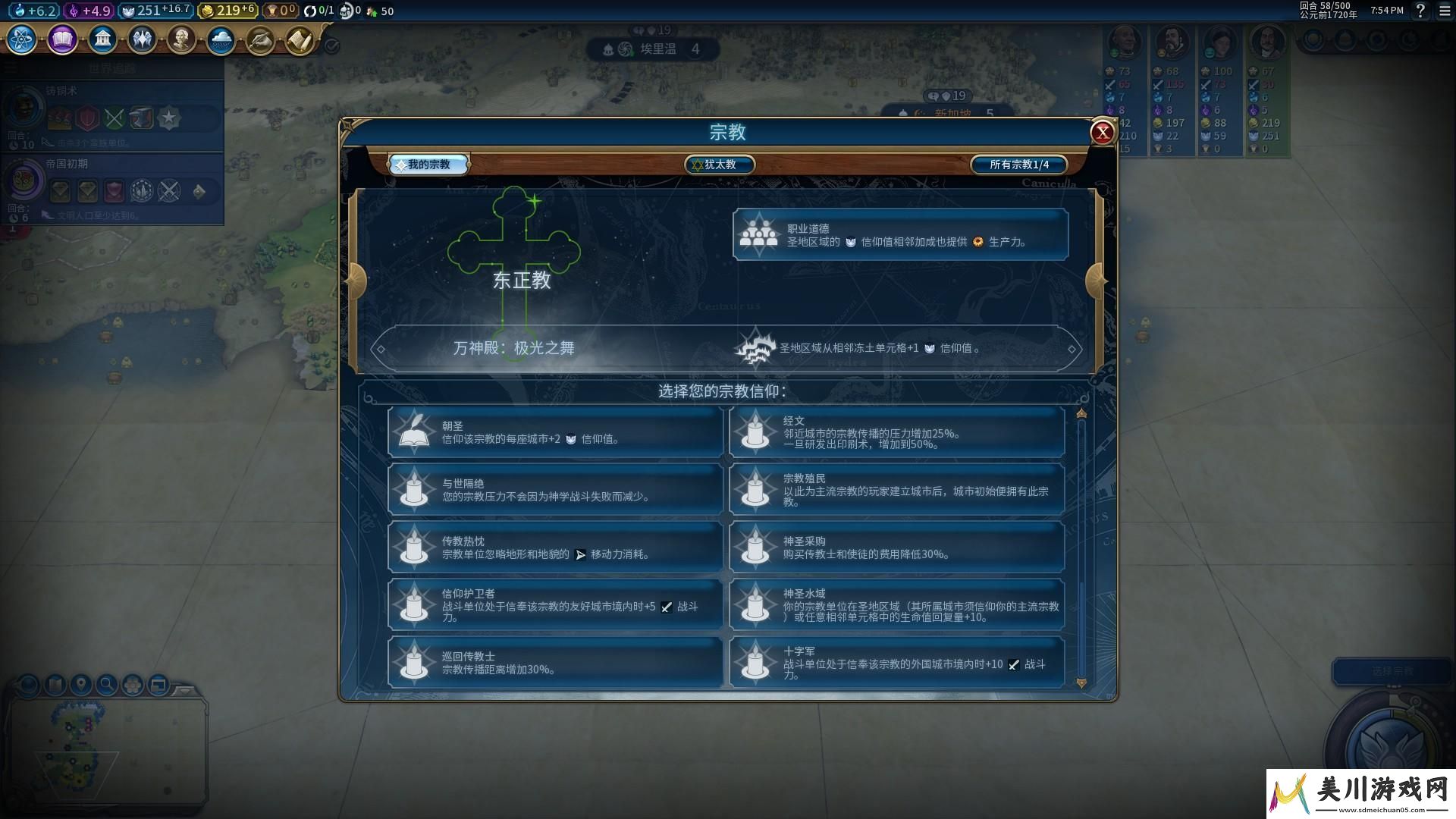Select the 神圣水域 belief

pos(896,605)
